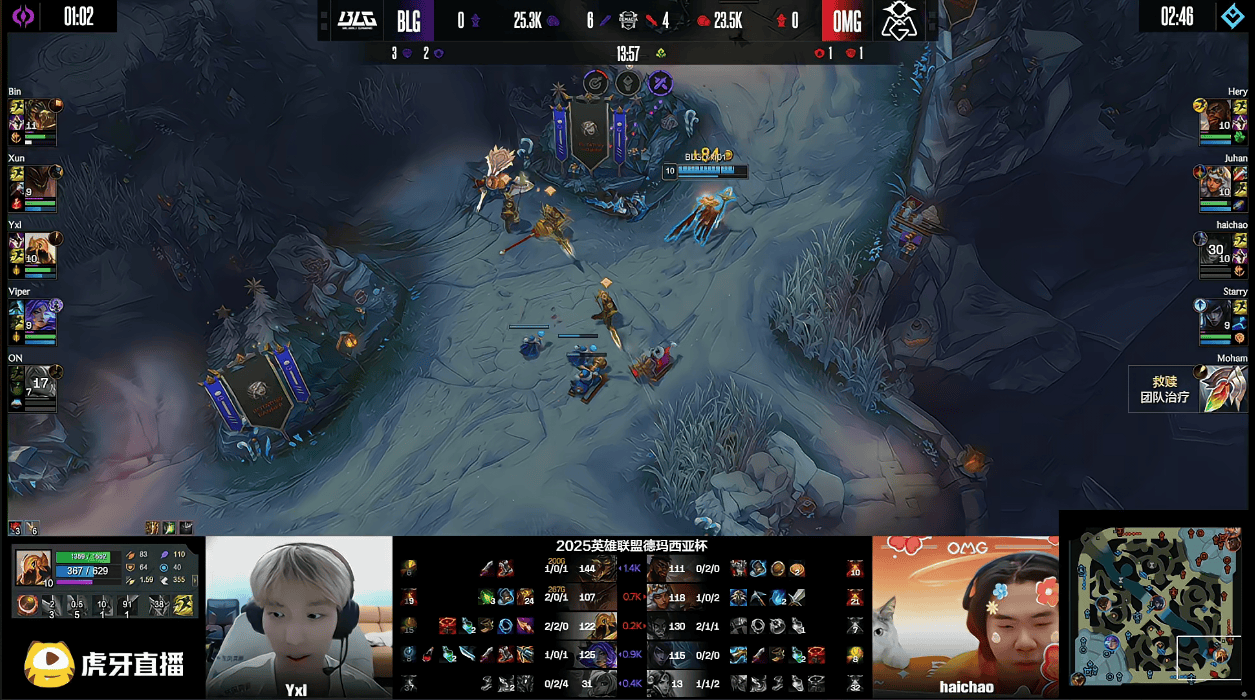
Task: Click the yellow Flash summoner spell icon
Action: pyautogui.click(x=183, y=605)
